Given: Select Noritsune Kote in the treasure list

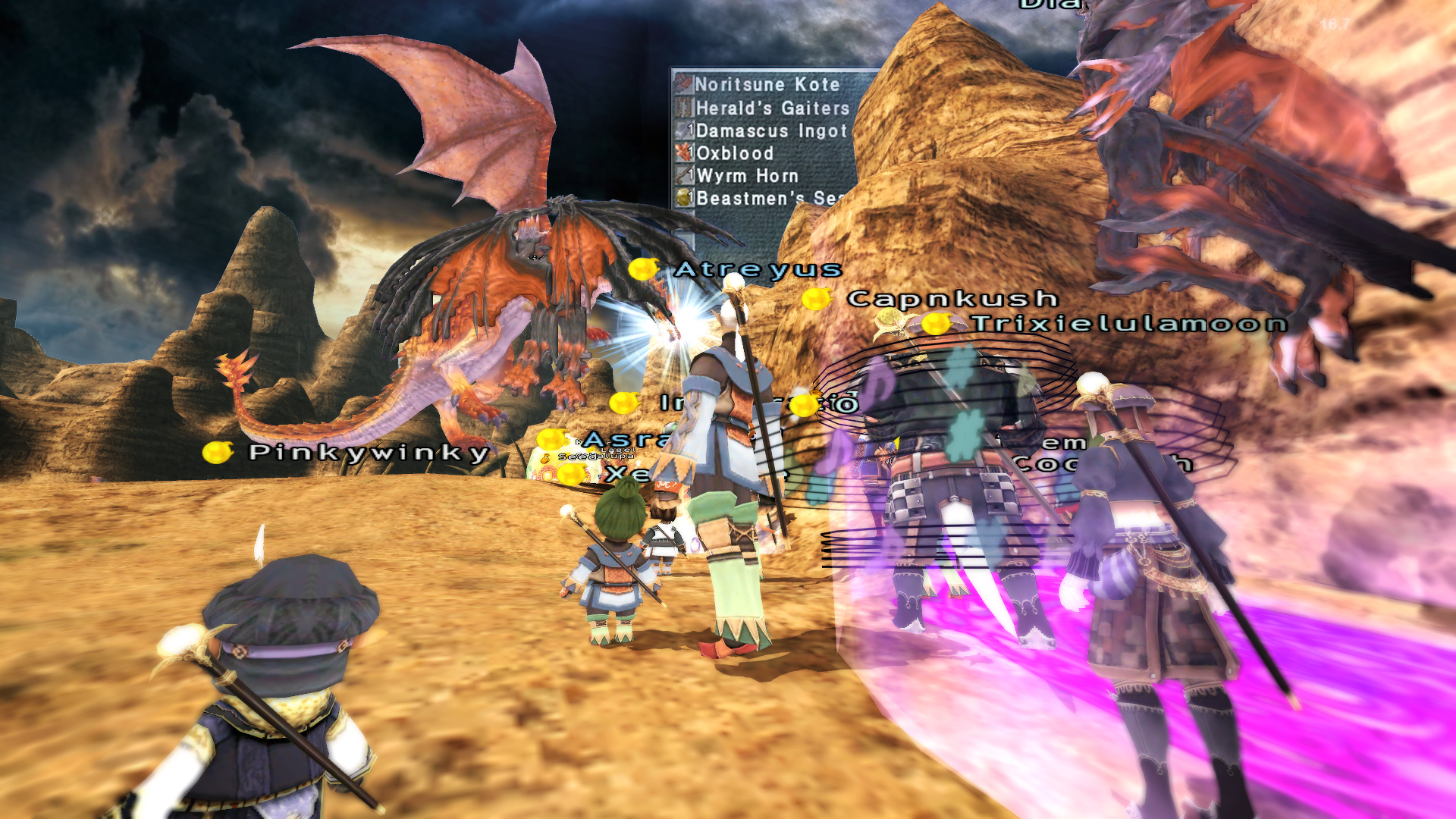Looking at the screenshot, I should [x=766, y=84].
